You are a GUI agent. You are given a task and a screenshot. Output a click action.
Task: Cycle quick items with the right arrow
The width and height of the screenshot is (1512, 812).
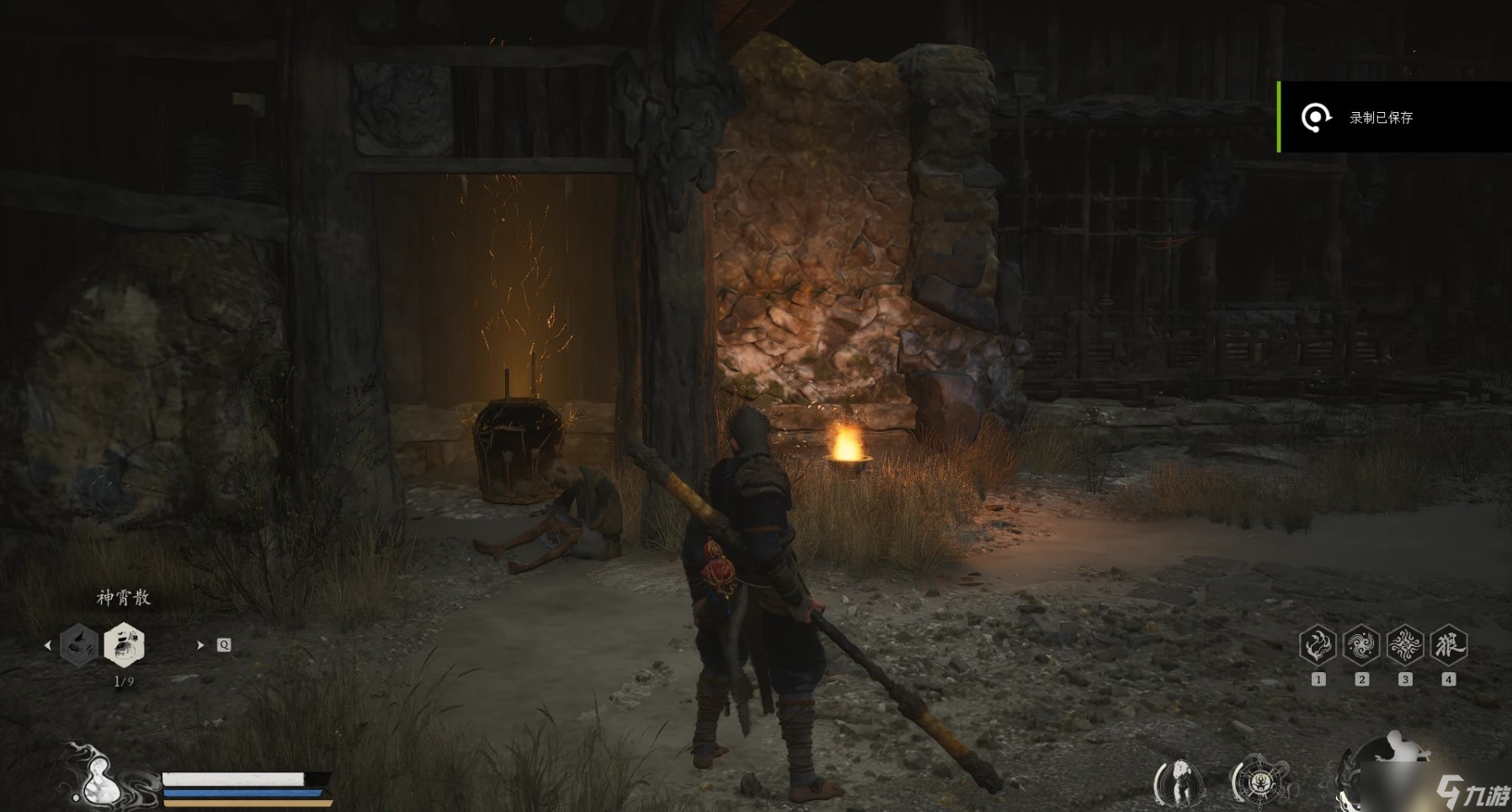click(x=200, y=645)
